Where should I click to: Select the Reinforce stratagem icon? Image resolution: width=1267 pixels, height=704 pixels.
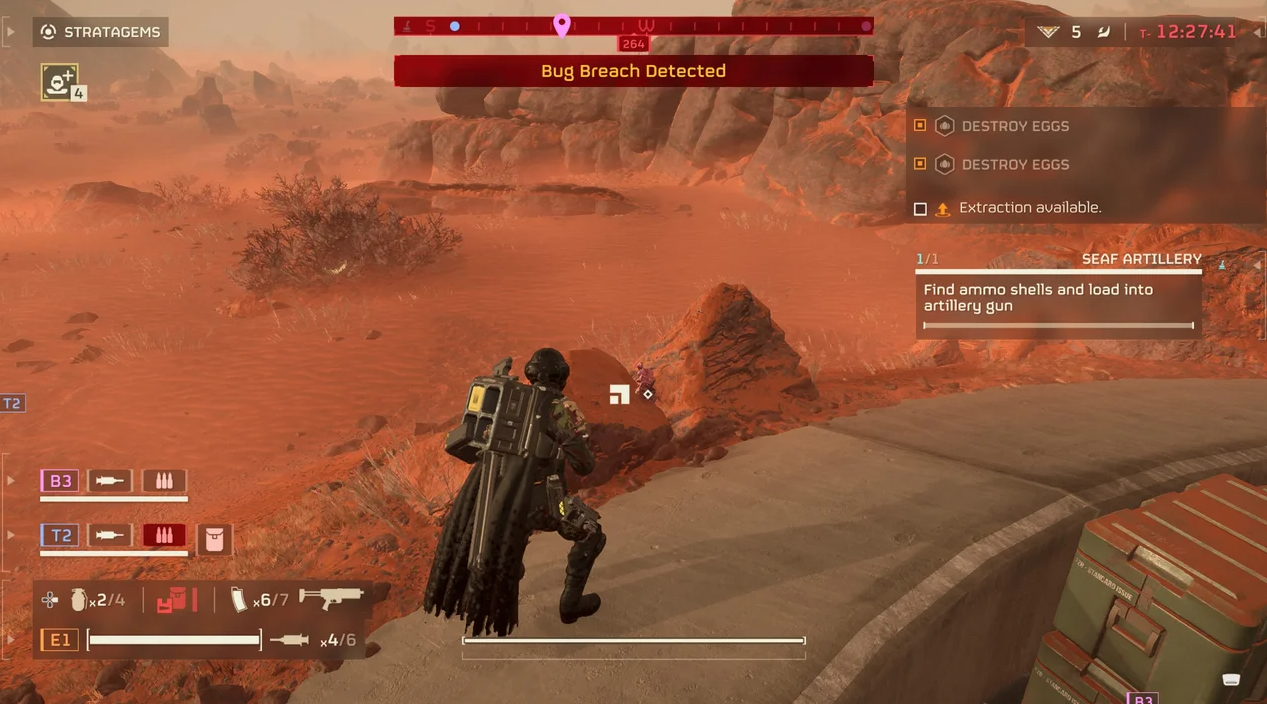(x=60, y=82)
